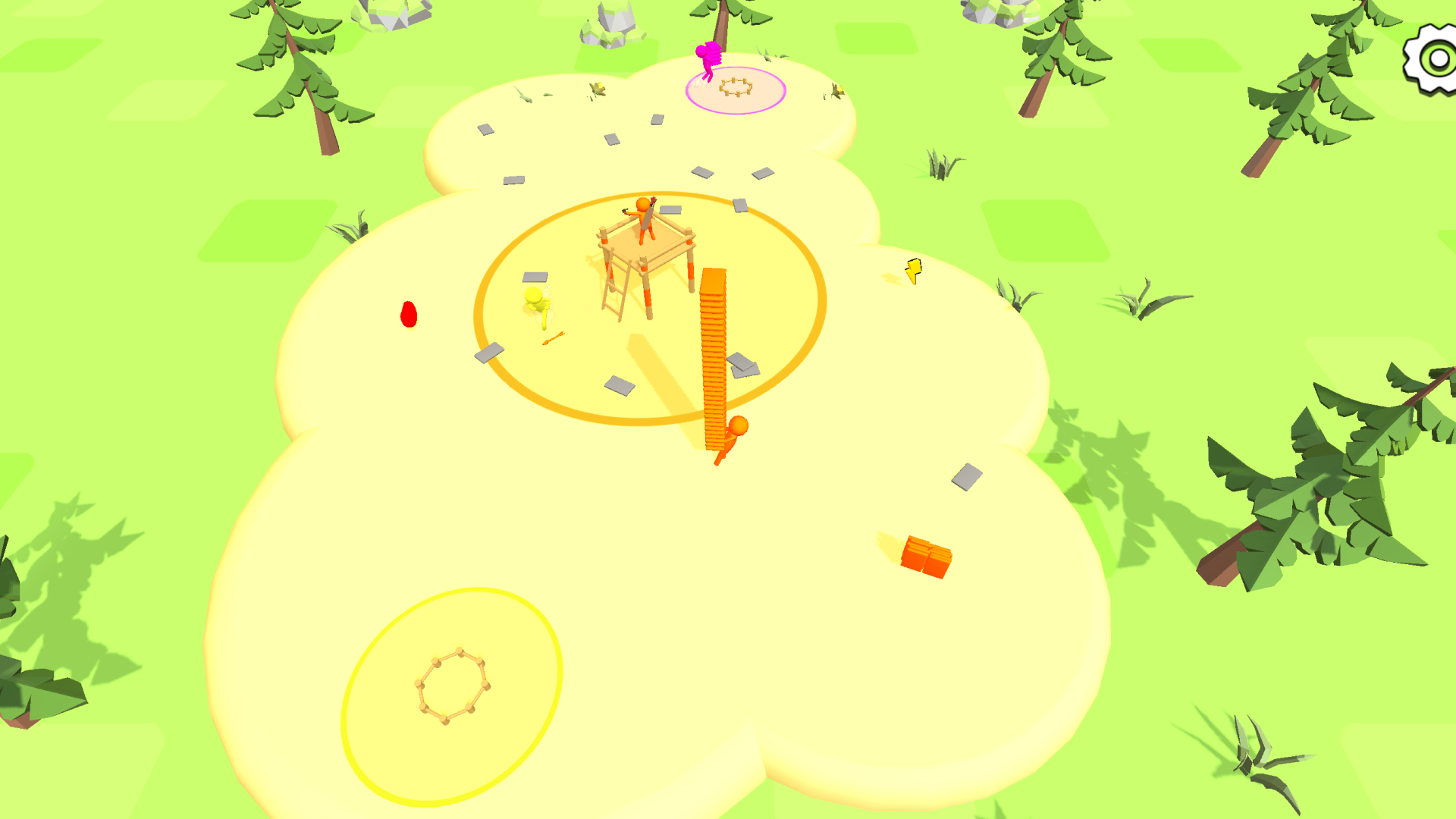1456x819 pixels.
Task: Click the wooden ring inside the yellow circle
Action: pyautogui.click(x=453, y=683)
